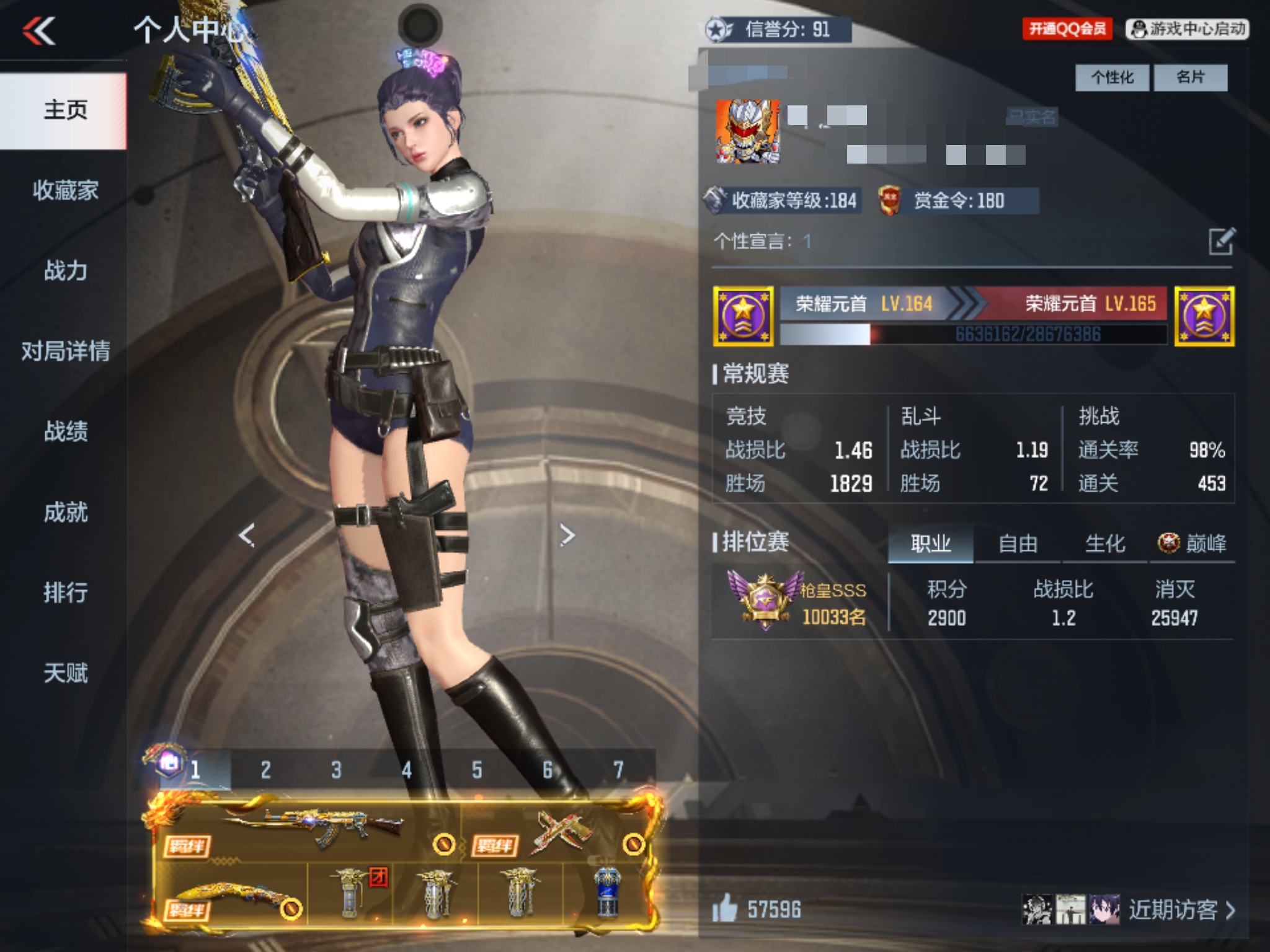This screenshot has width=1270, height=952.
Task: Open 近期访客 recent visitors
Action: 1181,909
